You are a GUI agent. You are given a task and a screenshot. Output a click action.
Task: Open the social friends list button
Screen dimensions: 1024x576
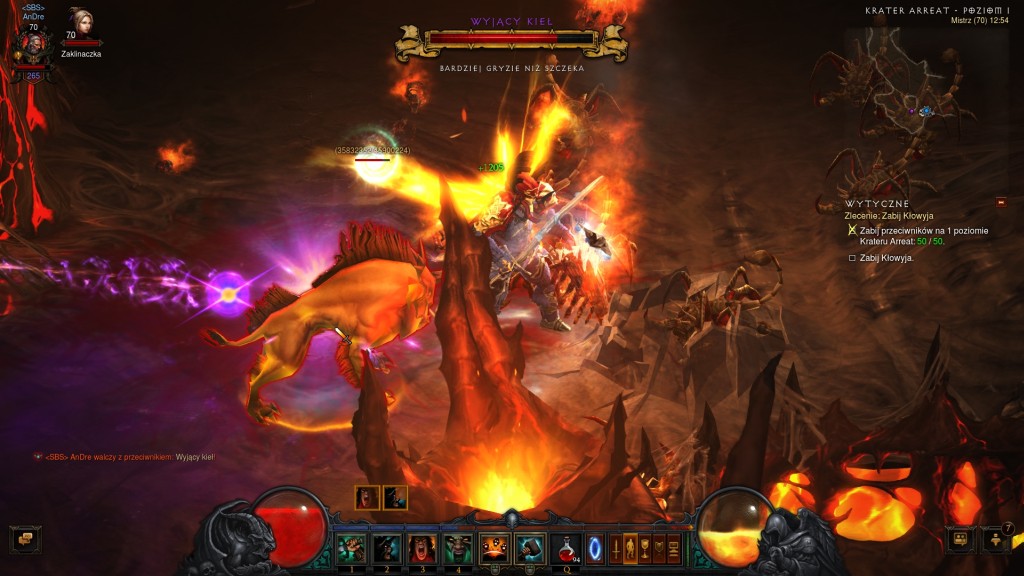tap(960, 539)
